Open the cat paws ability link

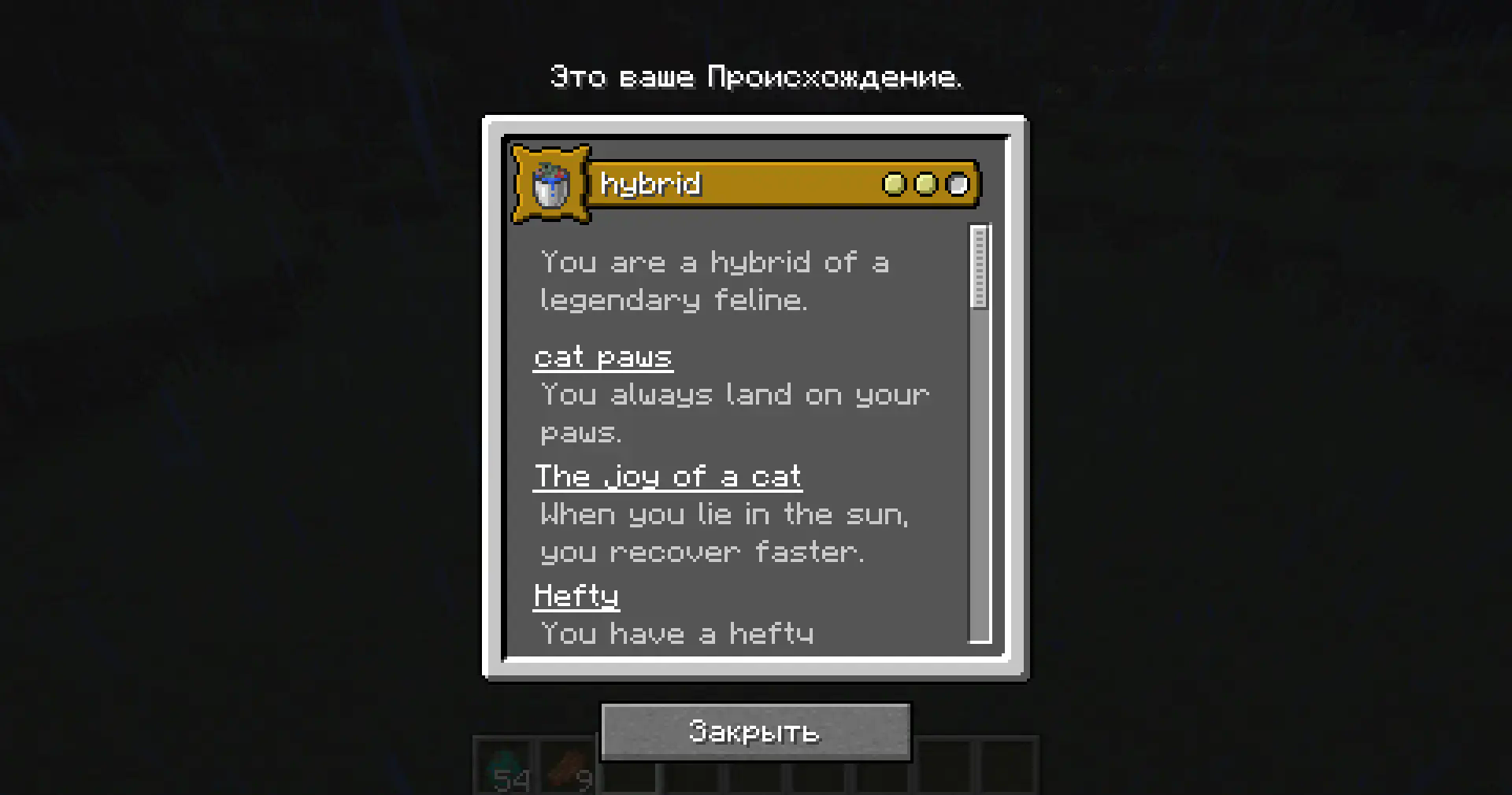pos(603,356)
